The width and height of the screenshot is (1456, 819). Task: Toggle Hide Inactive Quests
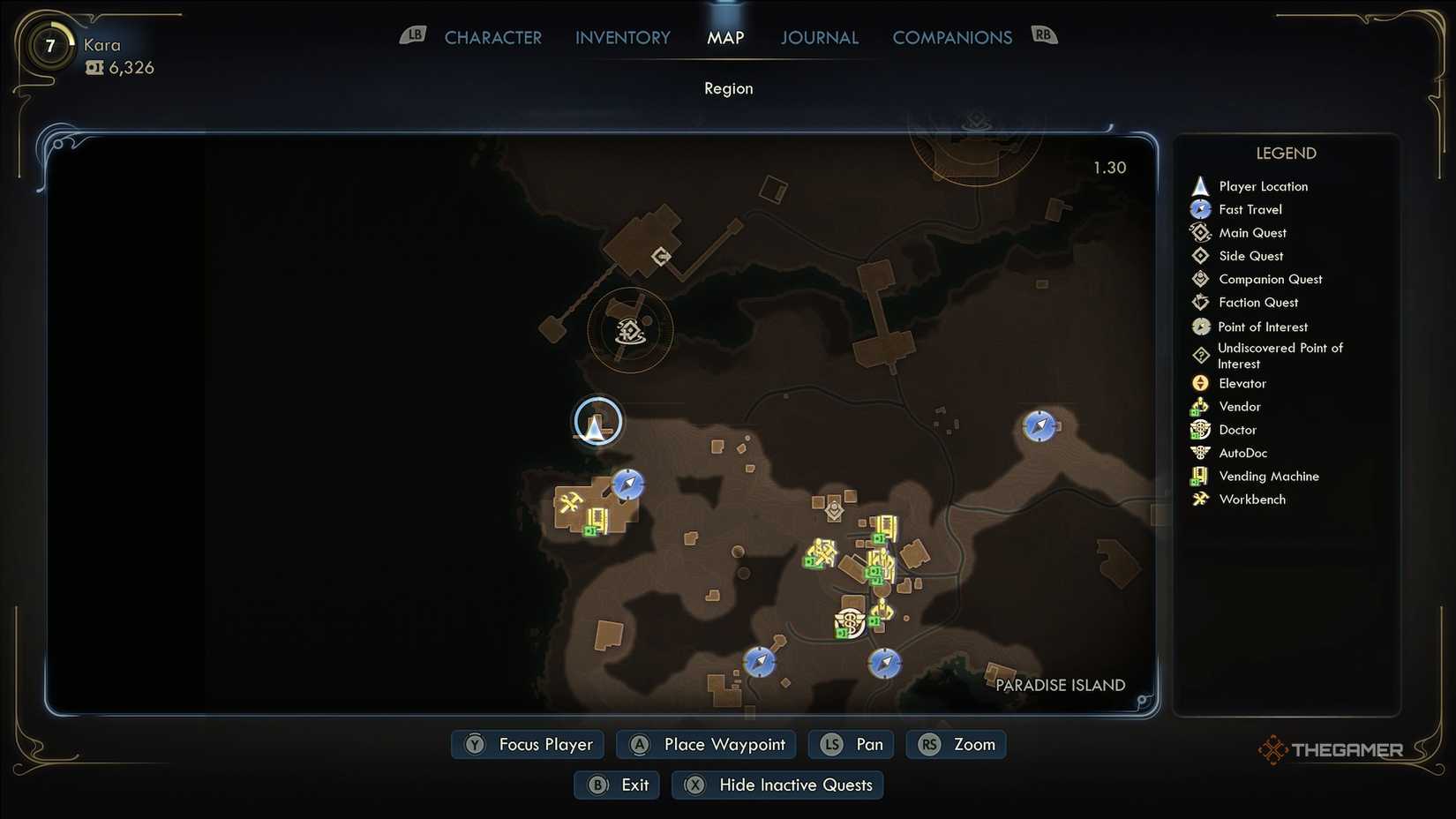click(x=777, y=785)
